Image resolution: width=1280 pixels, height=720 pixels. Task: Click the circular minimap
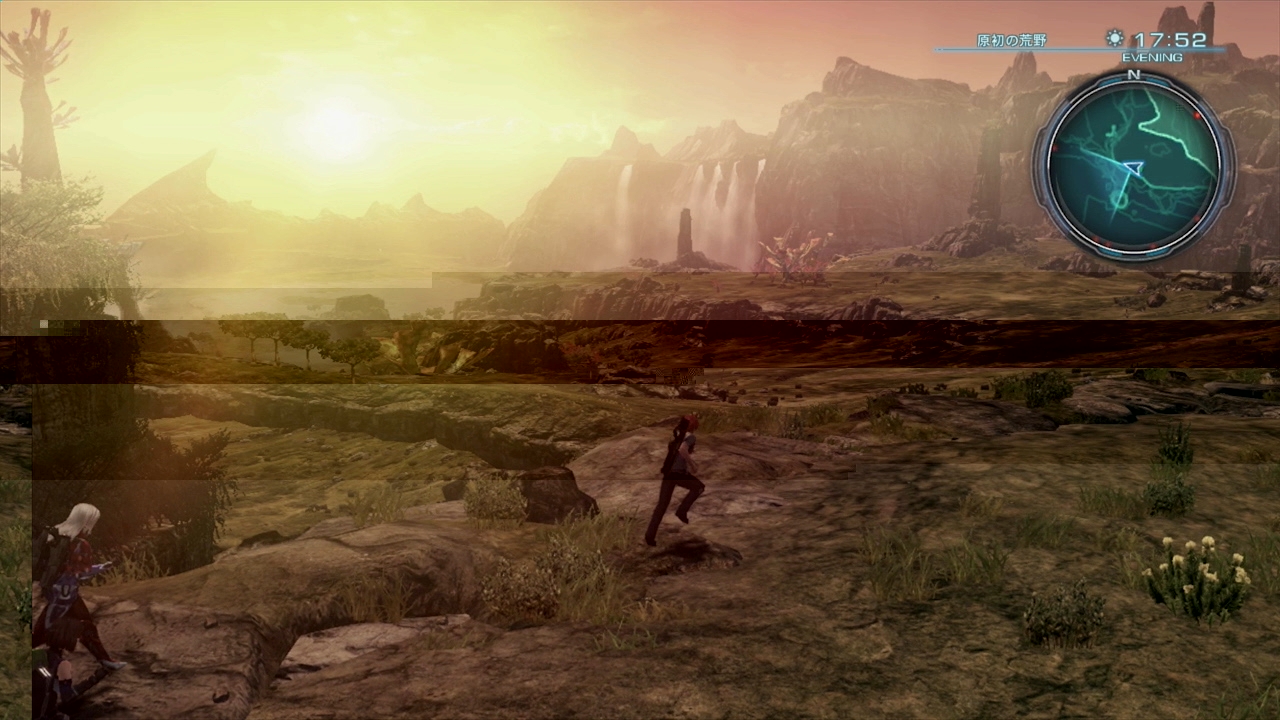[x=1133, y=166]
